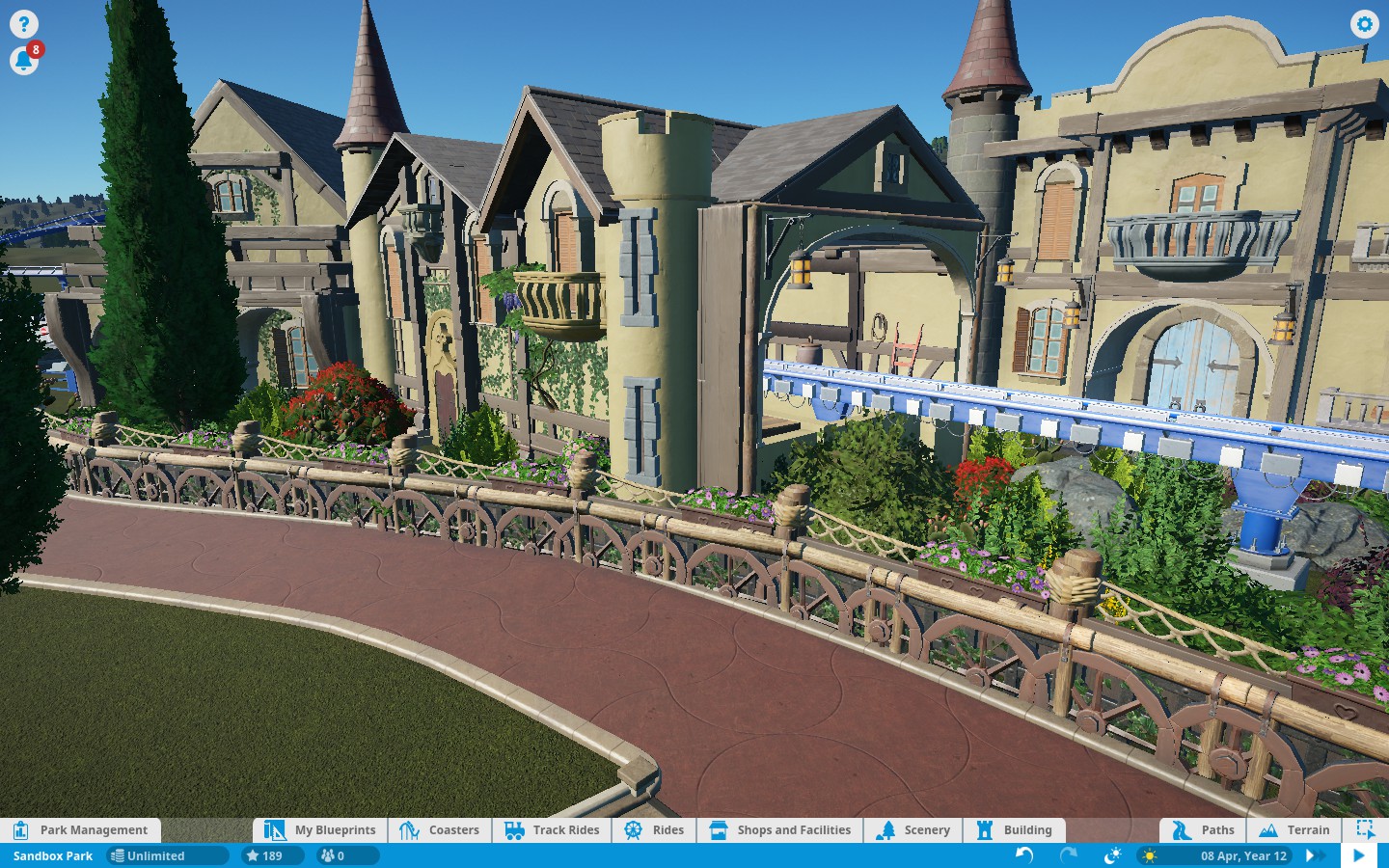
Task: Open the Scenery browser
Action: click(913, 829)
